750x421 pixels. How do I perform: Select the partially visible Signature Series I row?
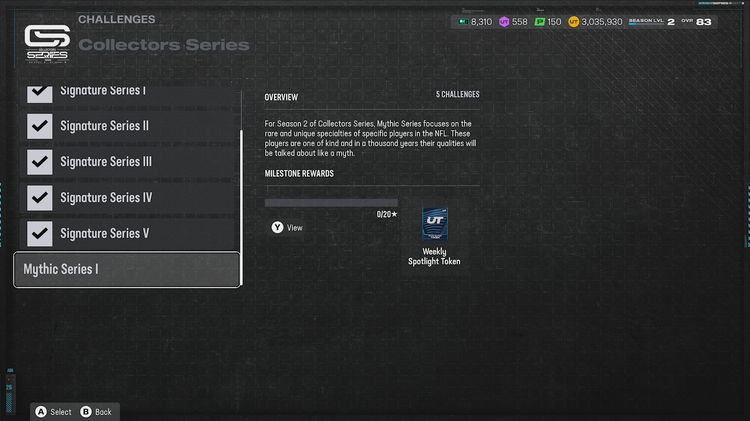(x=127, y=93)
